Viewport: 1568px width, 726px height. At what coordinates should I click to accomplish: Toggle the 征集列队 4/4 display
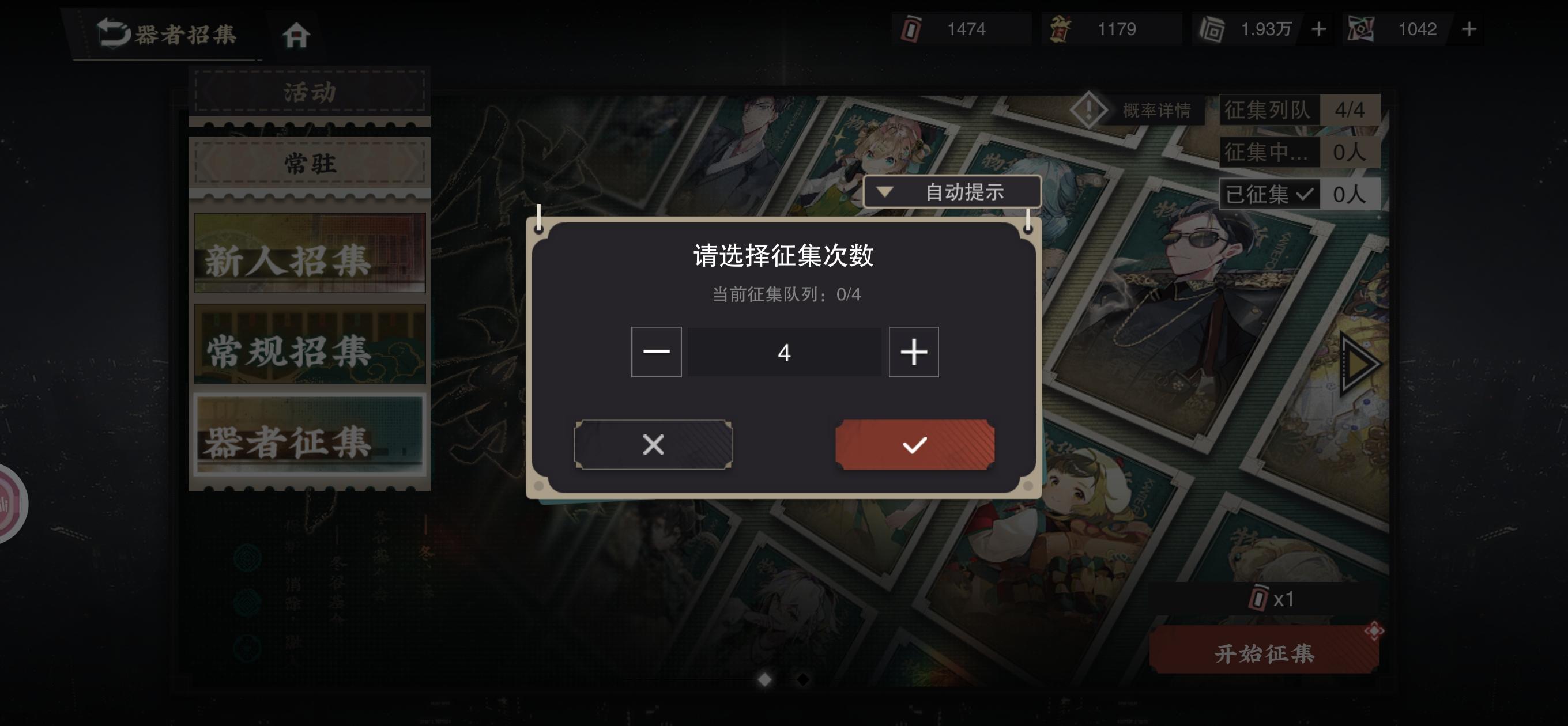[1271, 109]
